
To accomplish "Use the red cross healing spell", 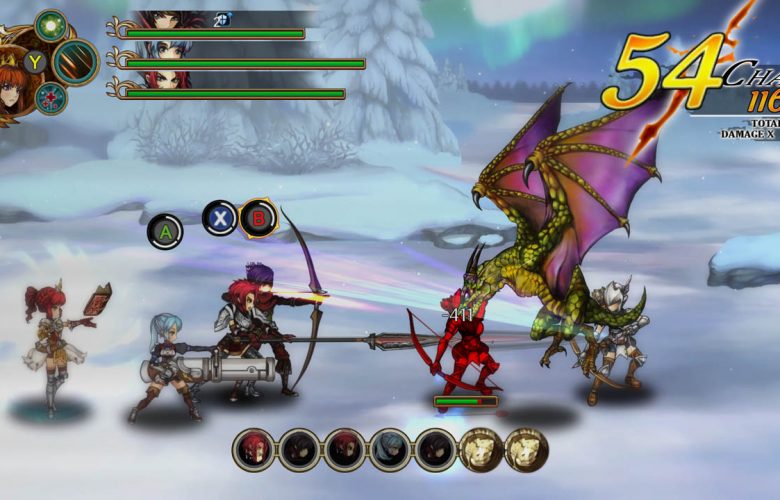I will pos(50,98).
